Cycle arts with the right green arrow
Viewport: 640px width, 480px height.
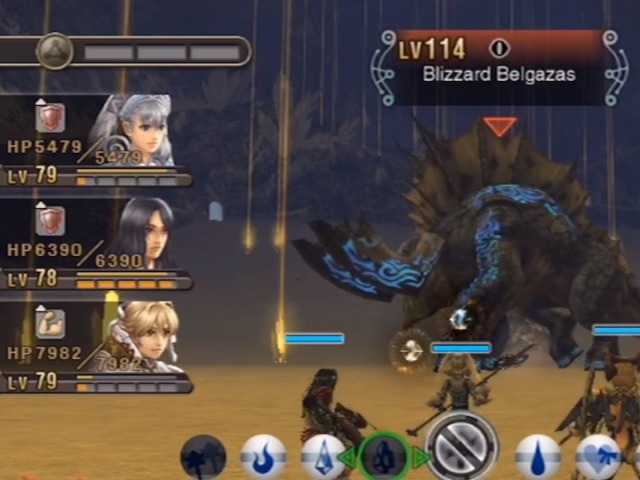click(x=419, y=458)
